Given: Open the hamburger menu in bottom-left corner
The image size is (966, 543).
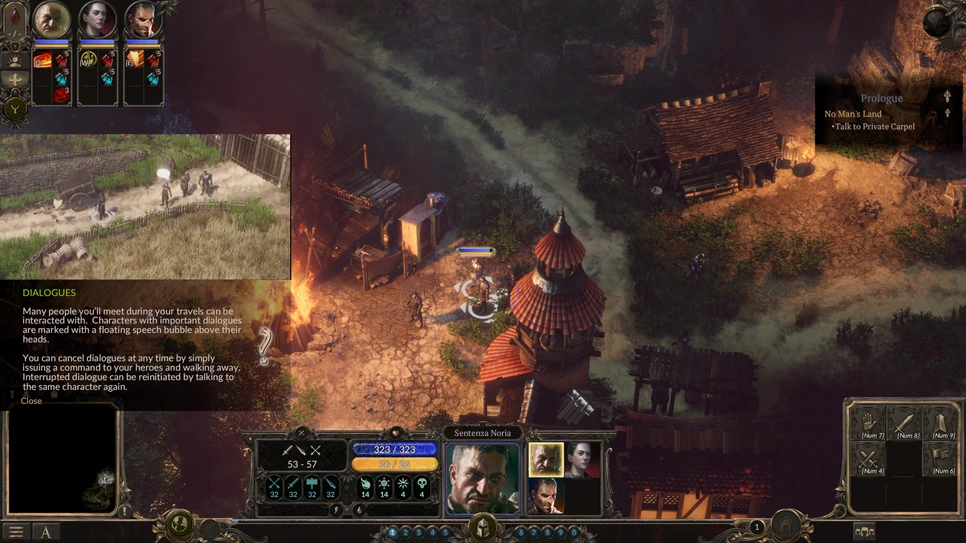Looking at the screenshot, I should 15,532.
